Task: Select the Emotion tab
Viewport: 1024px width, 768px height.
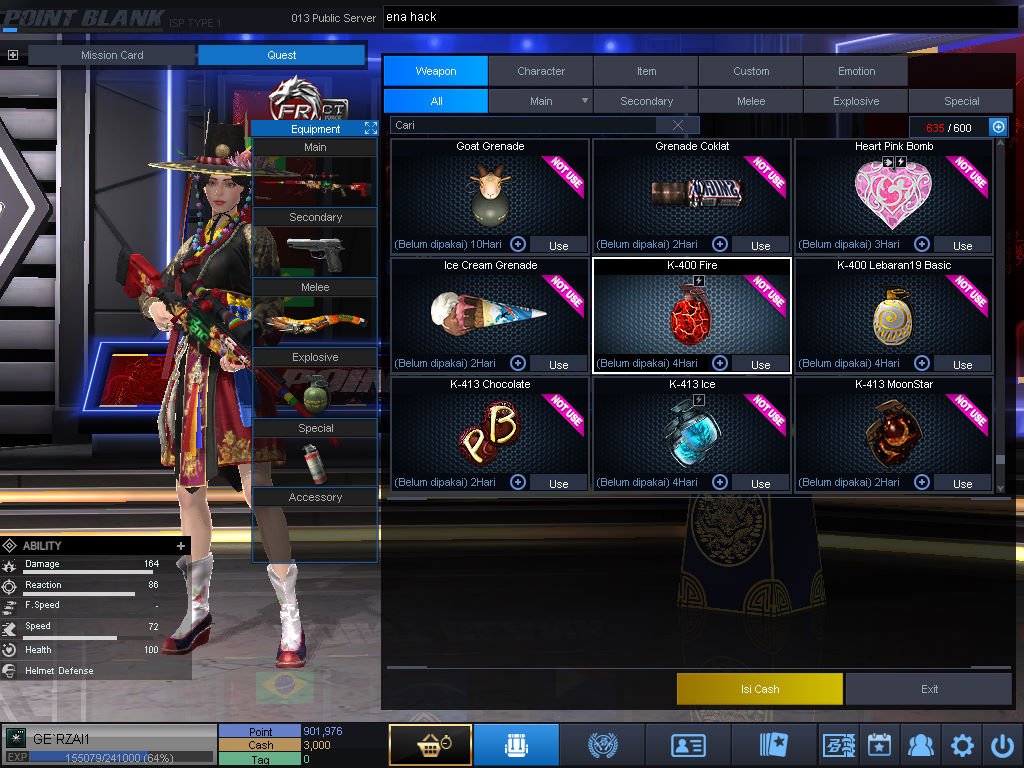Action: click(x=856, y=71)
